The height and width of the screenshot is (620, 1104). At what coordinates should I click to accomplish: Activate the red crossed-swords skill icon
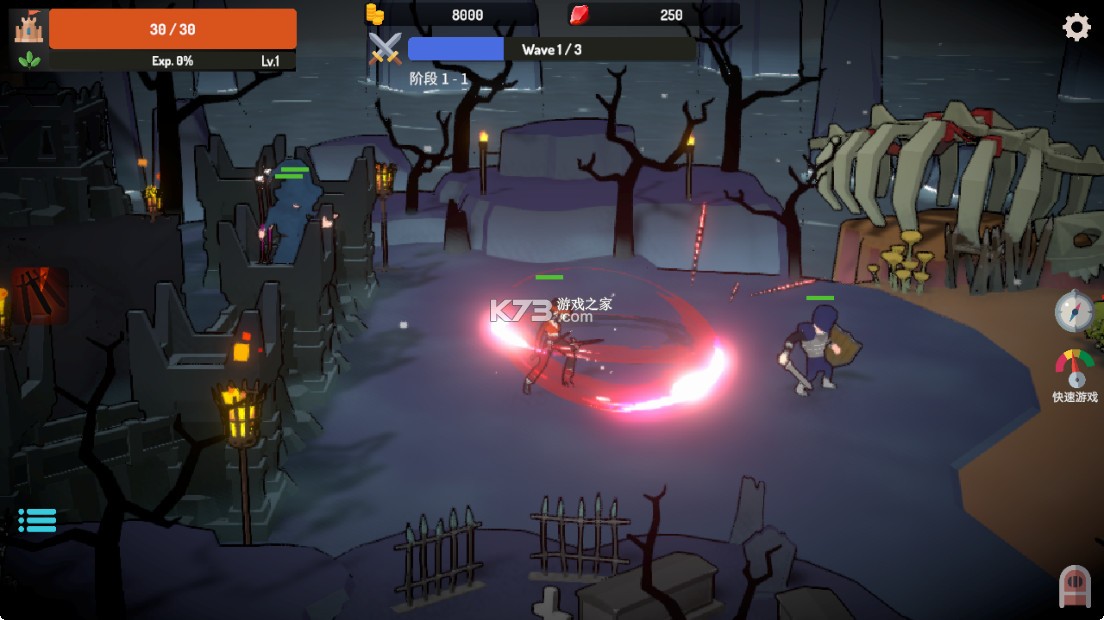coord(39,295)
